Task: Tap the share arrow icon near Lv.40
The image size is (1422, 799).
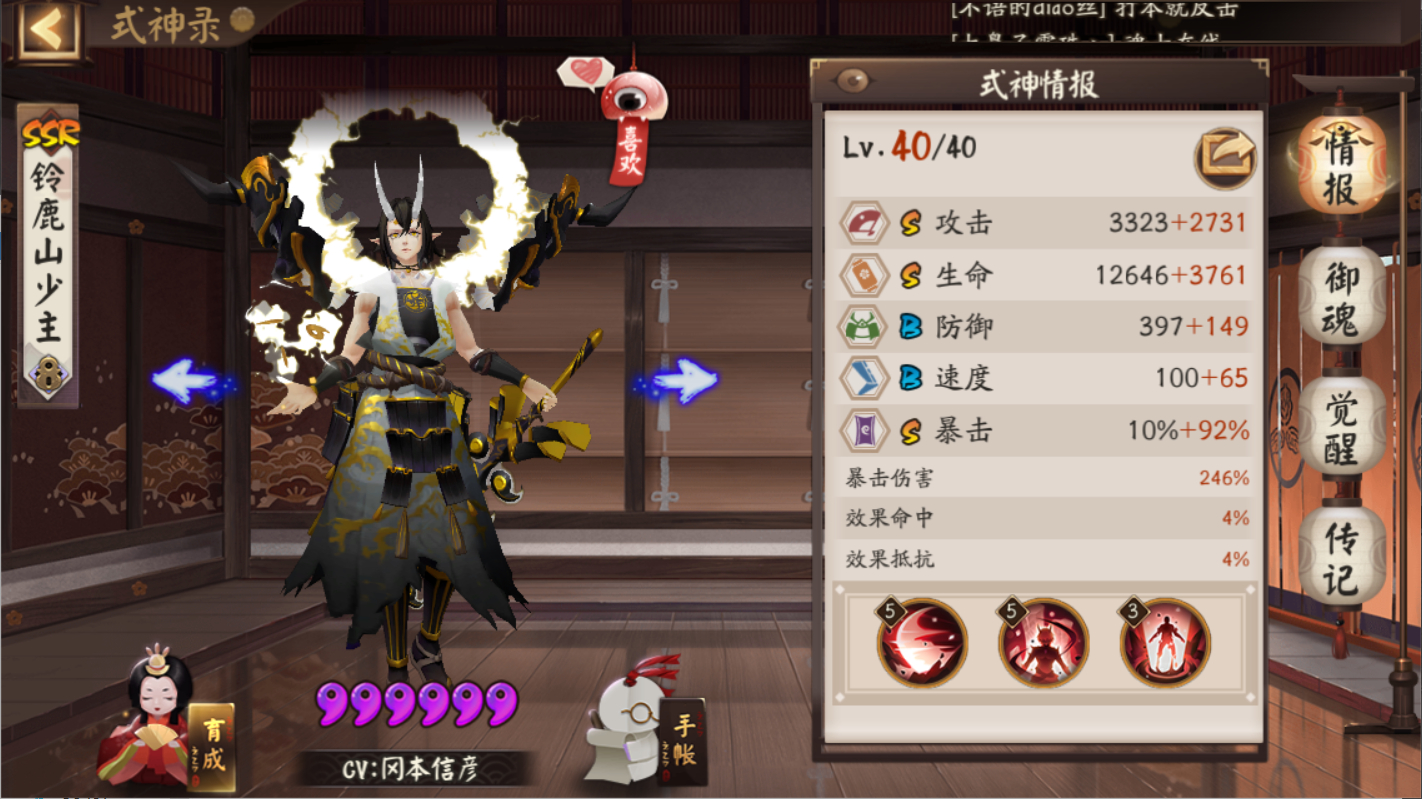Action: click(1225, 158)
